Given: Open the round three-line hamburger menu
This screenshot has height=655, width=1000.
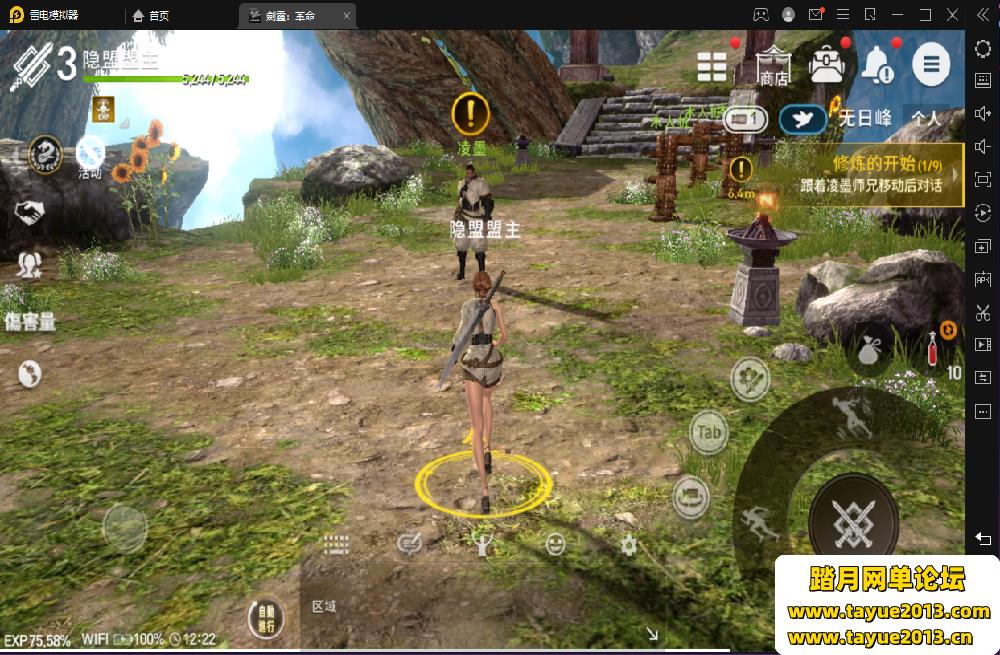Looking at the screenshot, I should pyautogui.click(x=930, y=66).
